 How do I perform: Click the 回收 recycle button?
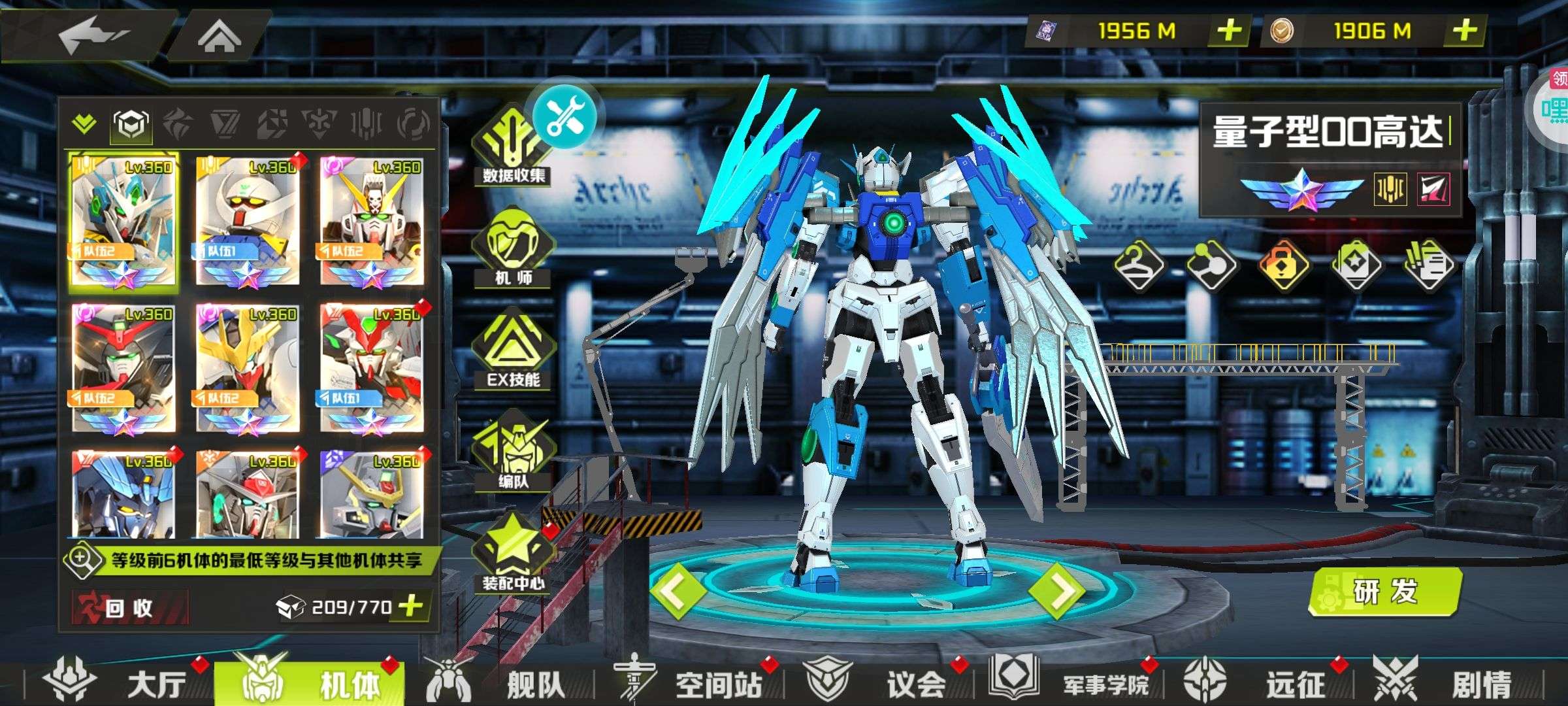pos(129,607)
